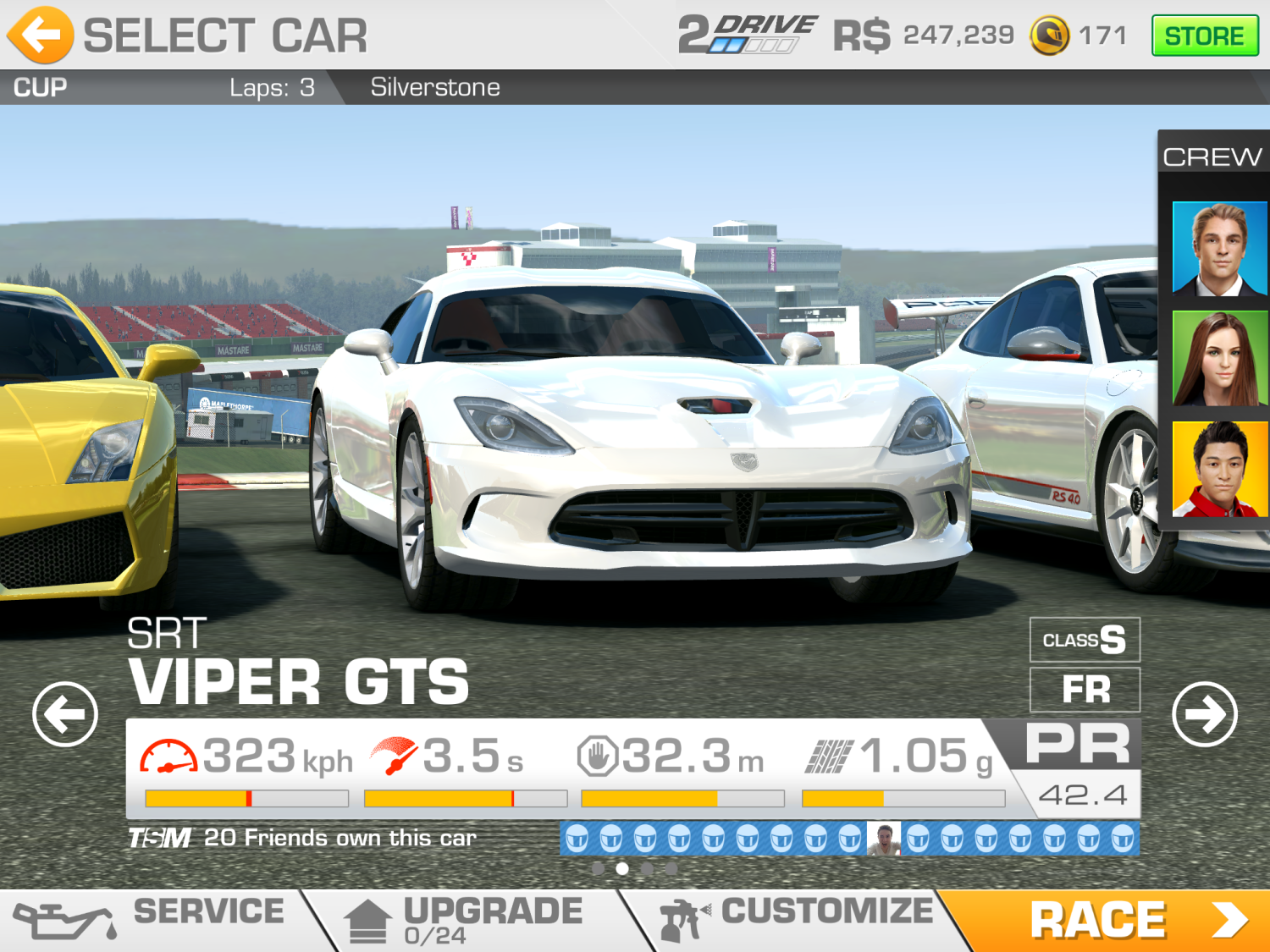
Task: Tap the friend's photo in the friends row
Action: (884, 839)
